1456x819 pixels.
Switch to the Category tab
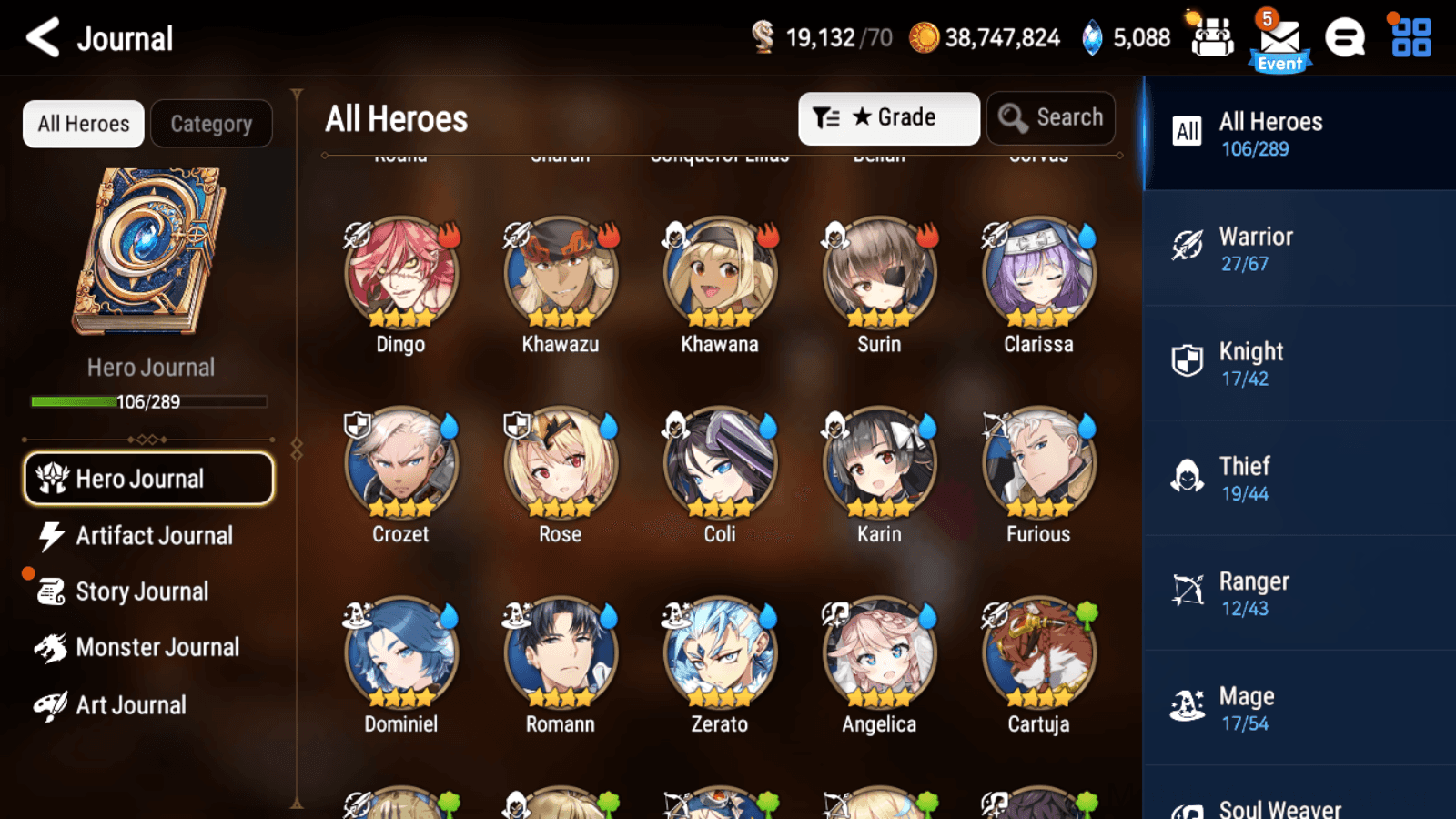(x=212, y=124)
